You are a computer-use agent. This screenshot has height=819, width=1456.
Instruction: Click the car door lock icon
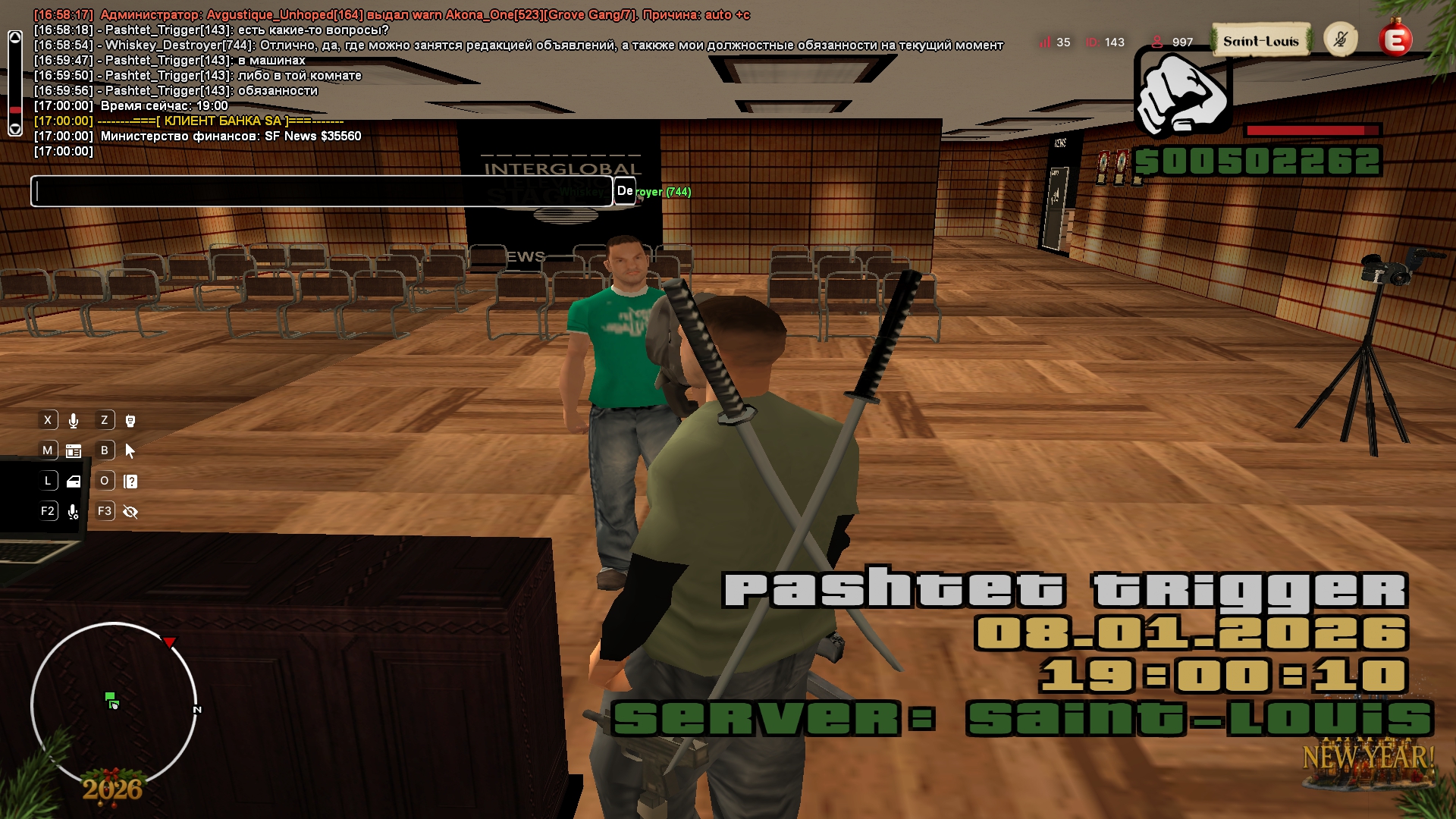[x=74, y=482]
